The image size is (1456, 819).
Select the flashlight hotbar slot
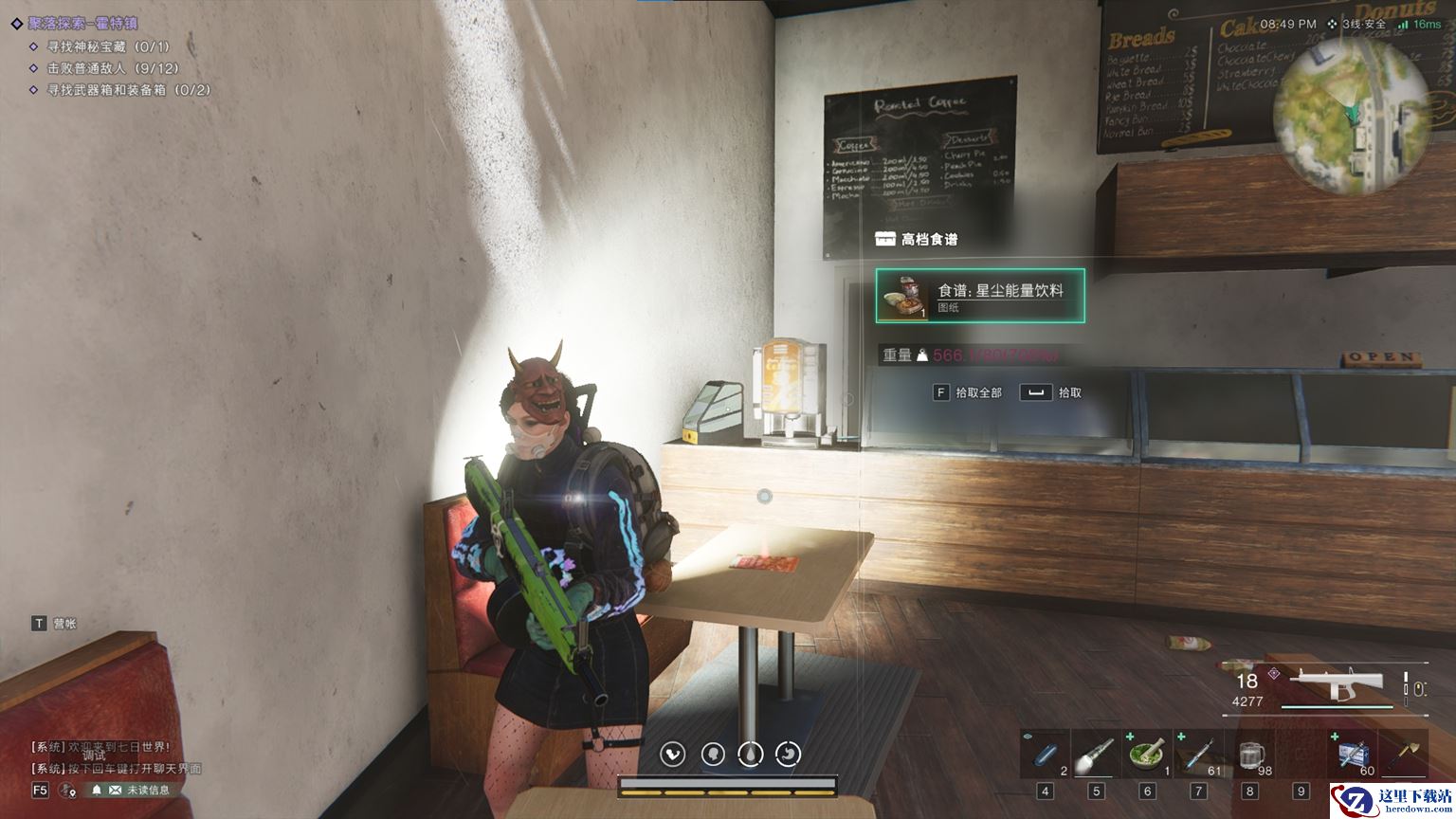pos(1095,755)
